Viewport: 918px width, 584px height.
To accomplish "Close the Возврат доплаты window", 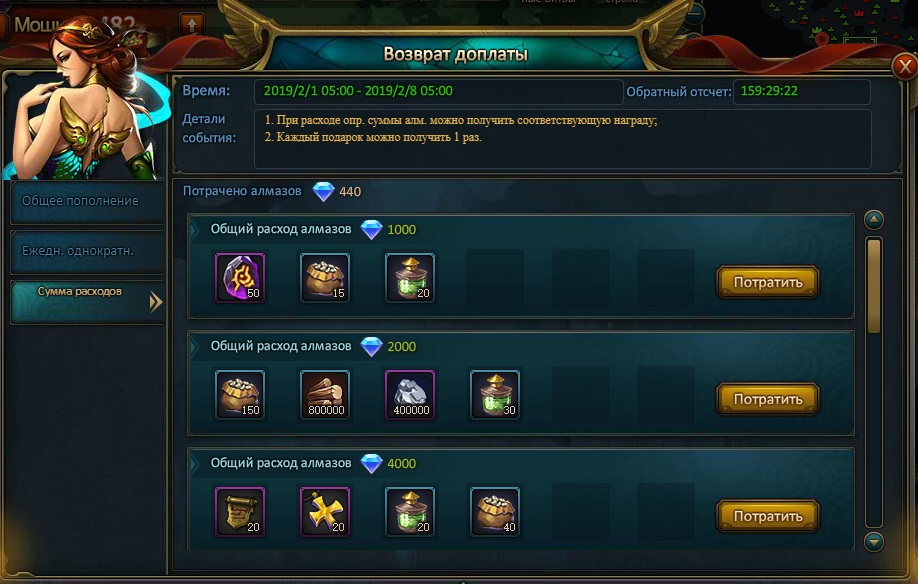I will pyautogui.click(x=903, y=67).
